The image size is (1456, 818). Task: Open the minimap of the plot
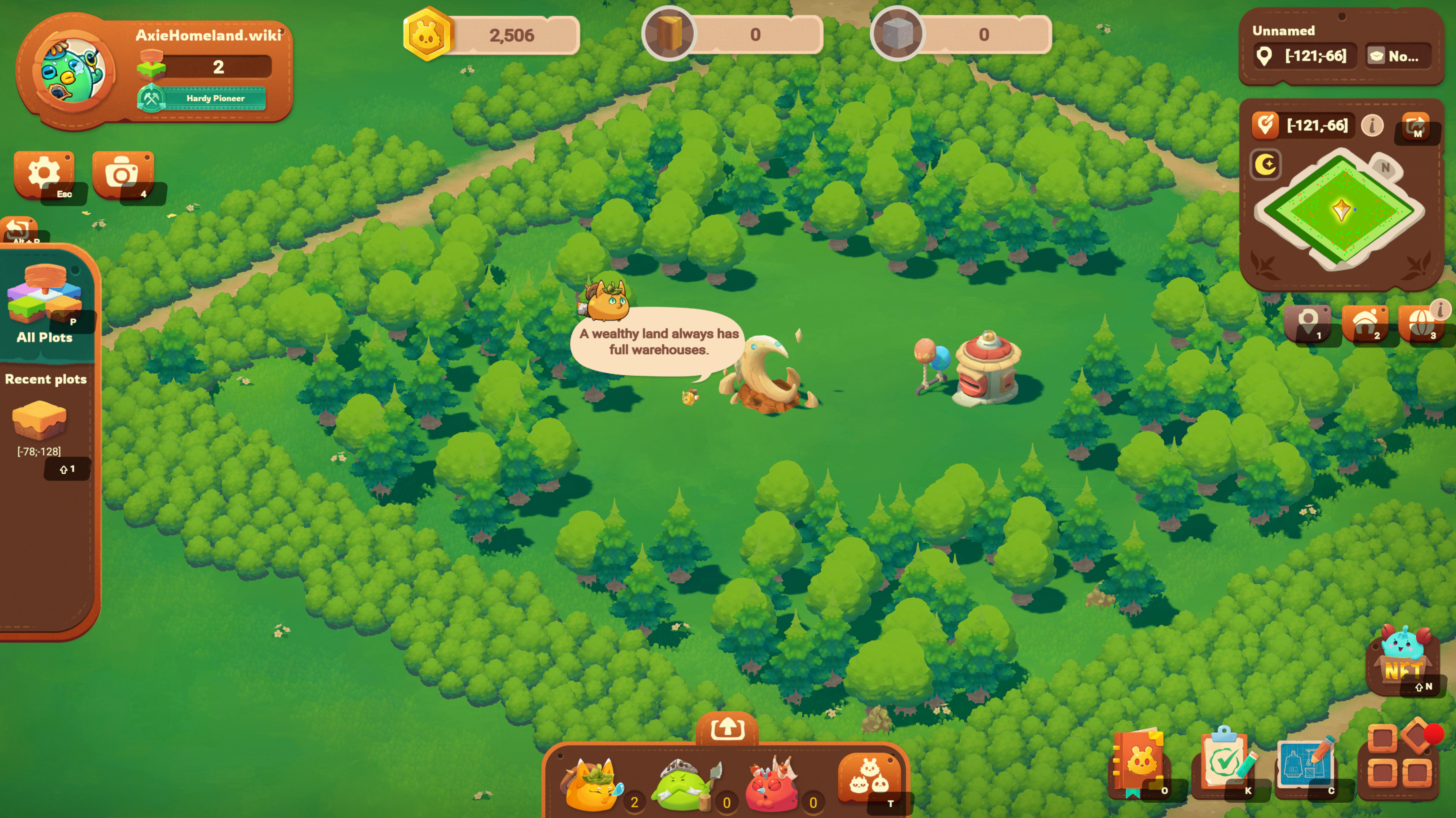click(1340, 209)
